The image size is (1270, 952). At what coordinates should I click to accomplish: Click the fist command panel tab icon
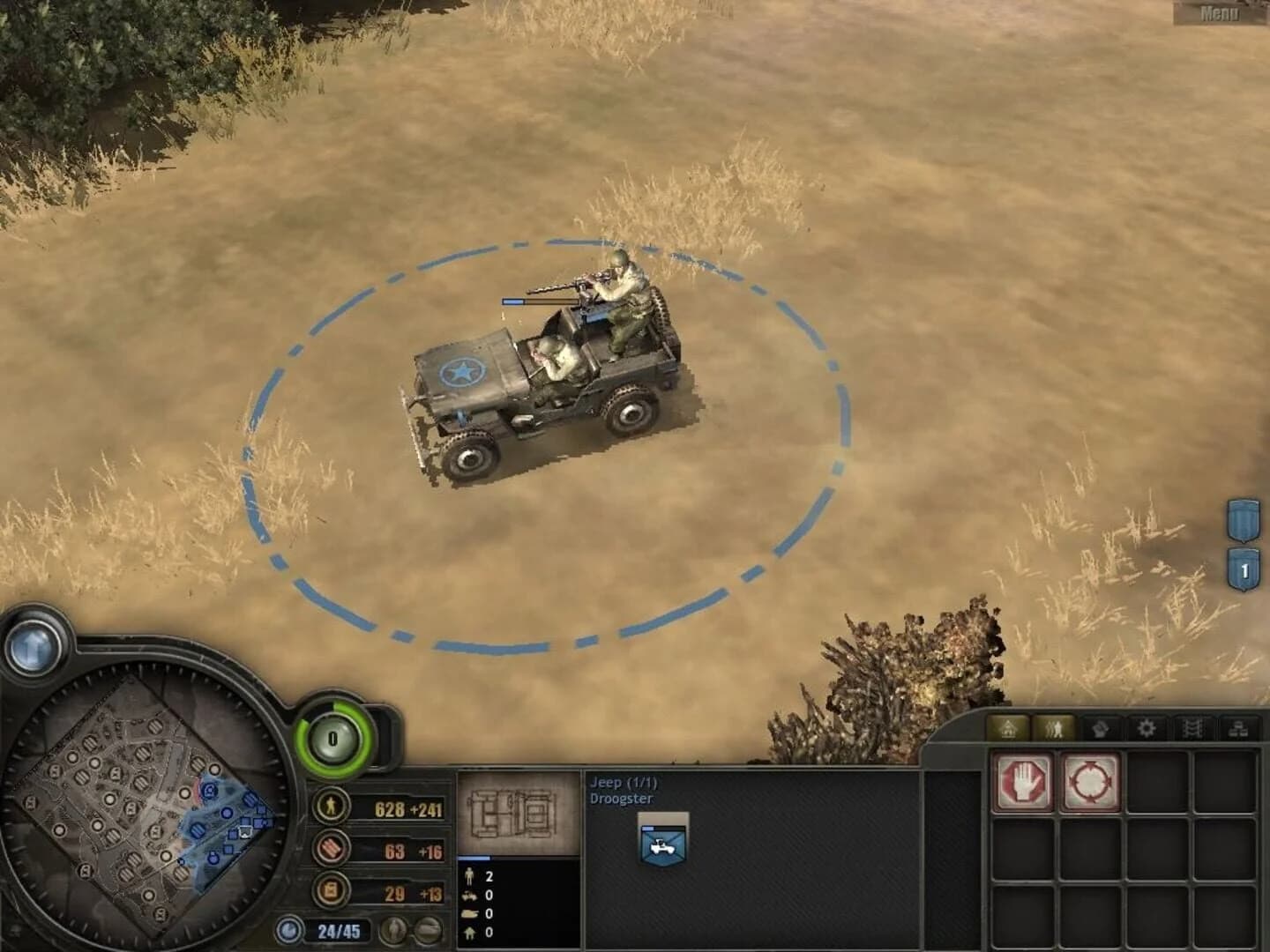1100,728
